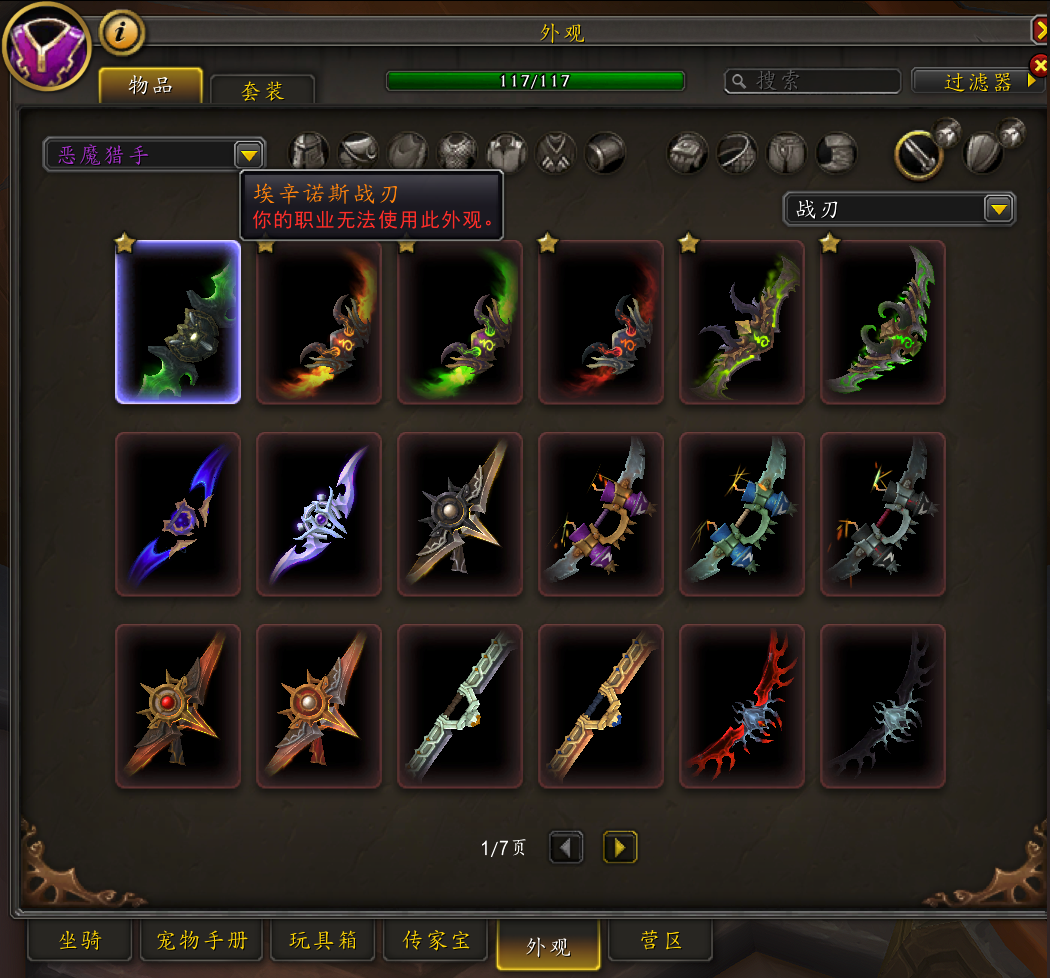
Task: Open the 营区 tab
Action: point(660,941)
